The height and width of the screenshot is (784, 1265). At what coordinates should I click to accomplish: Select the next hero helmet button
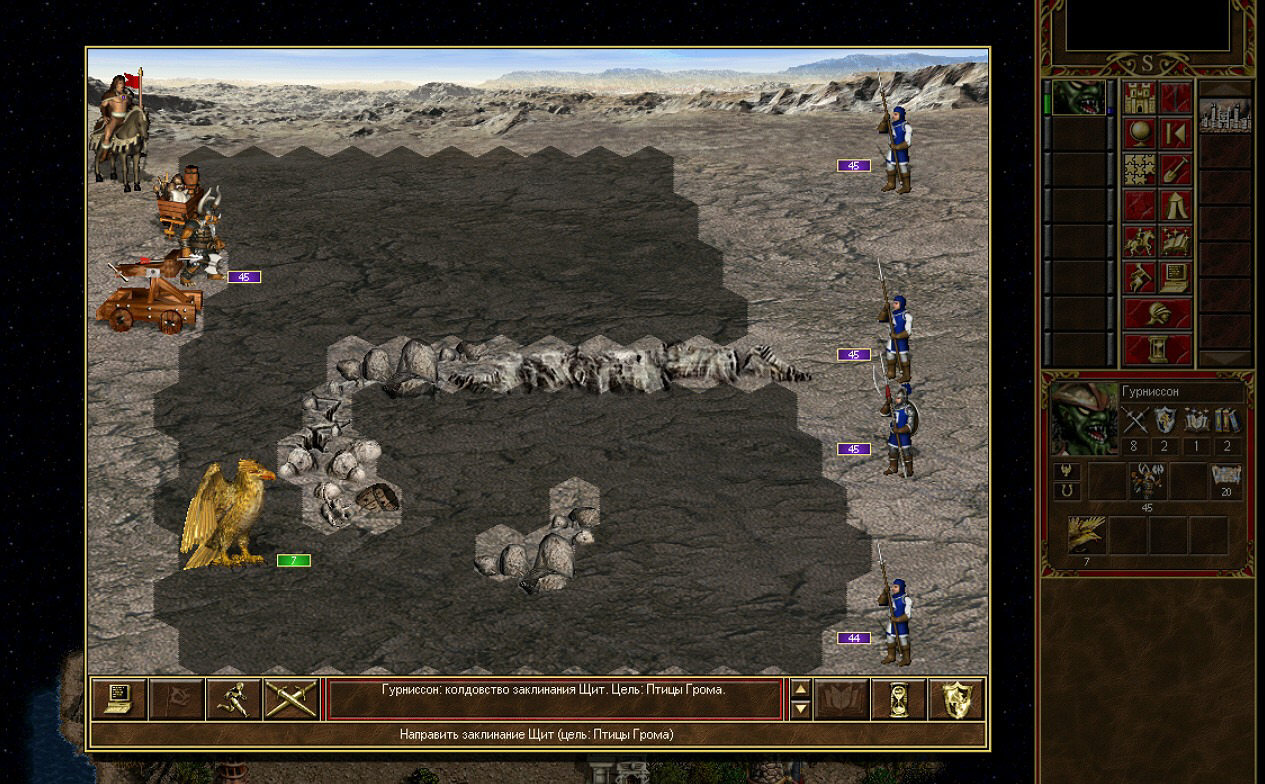(1158, 313)
